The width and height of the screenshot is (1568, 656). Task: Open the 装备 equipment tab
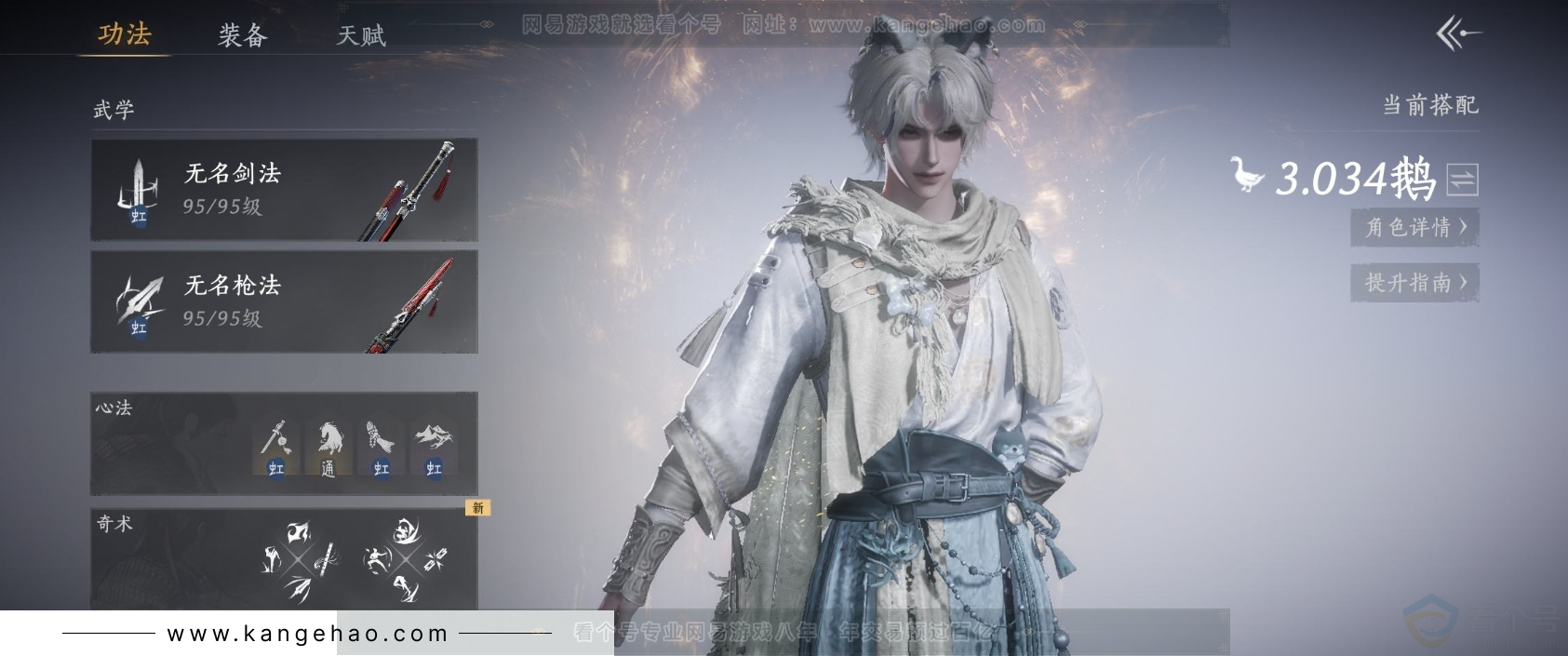(x=243, y=35)
